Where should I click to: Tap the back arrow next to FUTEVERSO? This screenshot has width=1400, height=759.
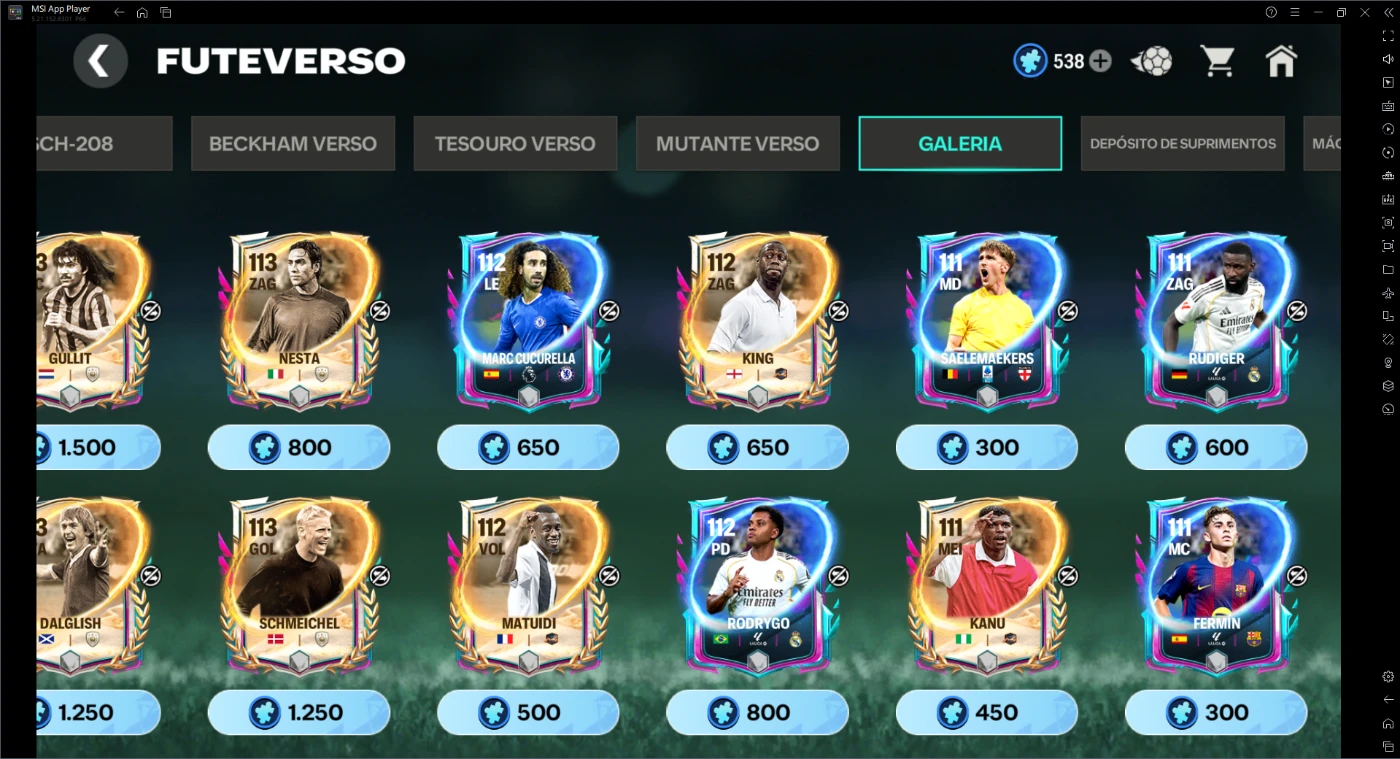(x=100, y=60)
